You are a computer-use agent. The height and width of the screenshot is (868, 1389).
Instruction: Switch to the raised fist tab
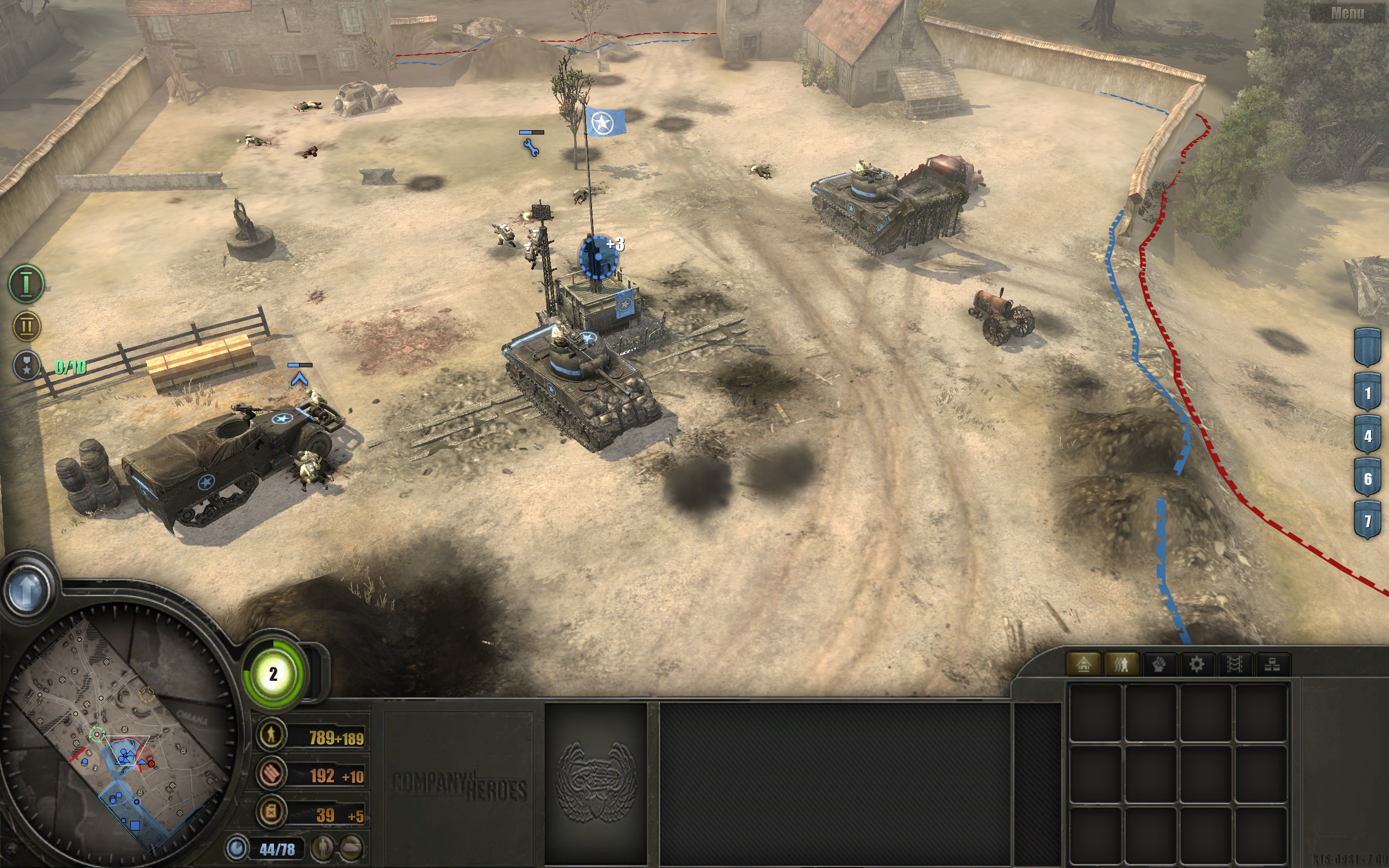(x=1159, y=664)
